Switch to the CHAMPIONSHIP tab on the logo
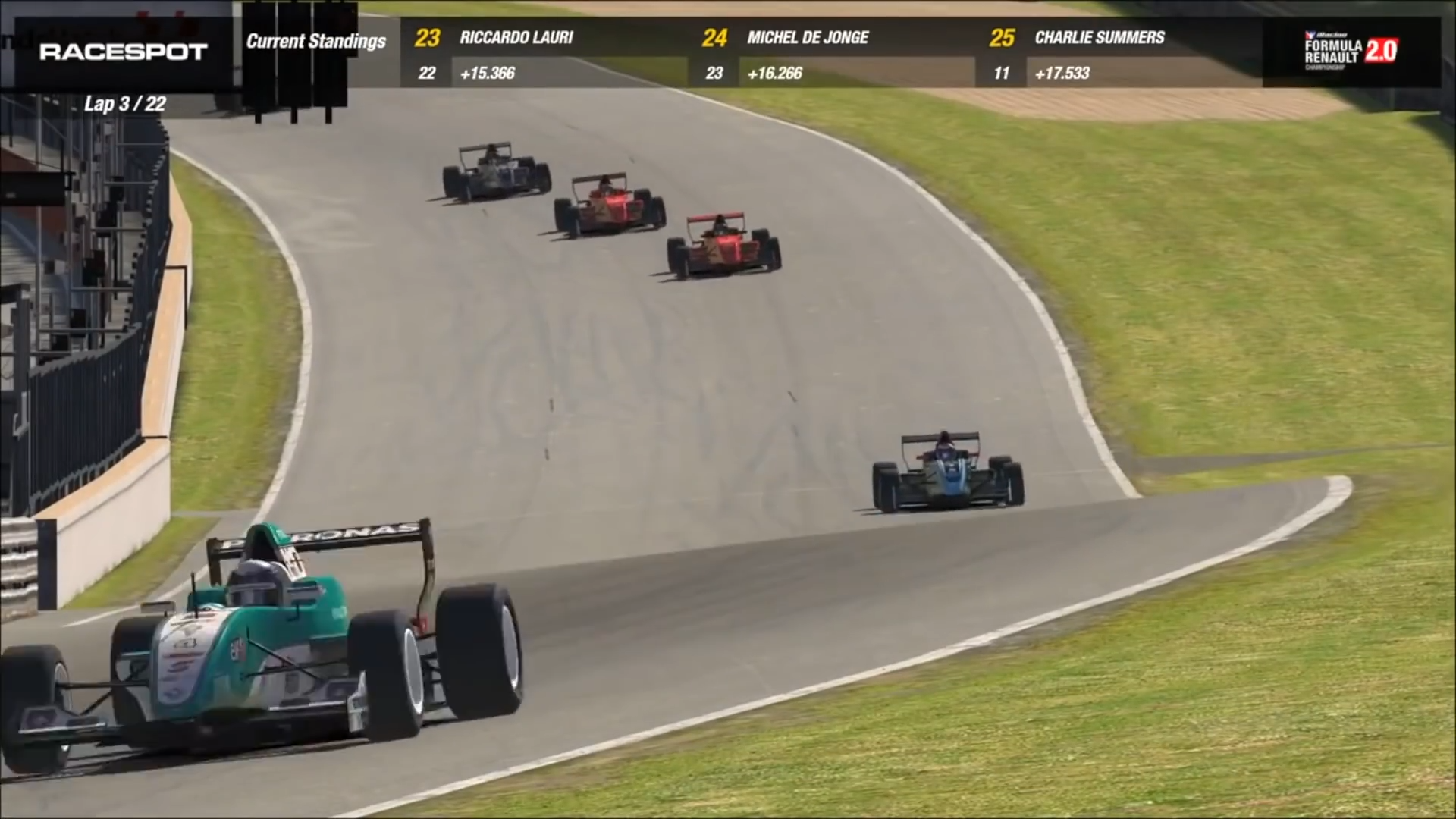The width and height of the screenshot is (1456, 819). pos(1325,67)
